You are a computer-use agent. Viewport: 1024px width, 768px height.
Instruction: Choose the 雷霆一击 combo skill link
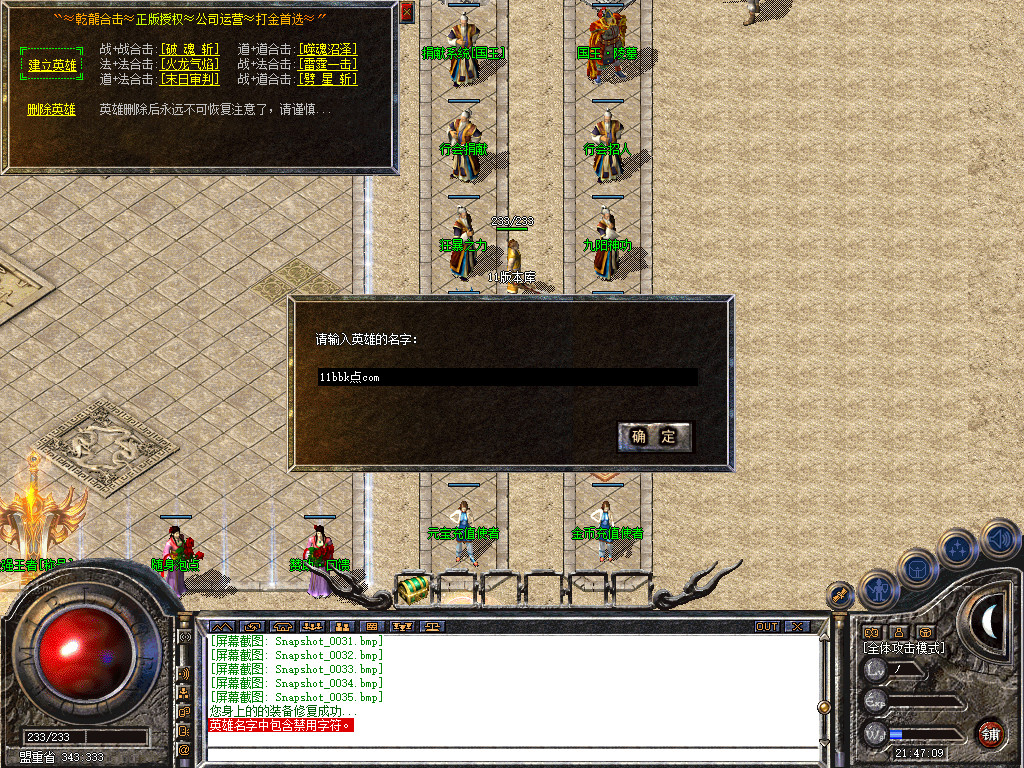point(327,64)
